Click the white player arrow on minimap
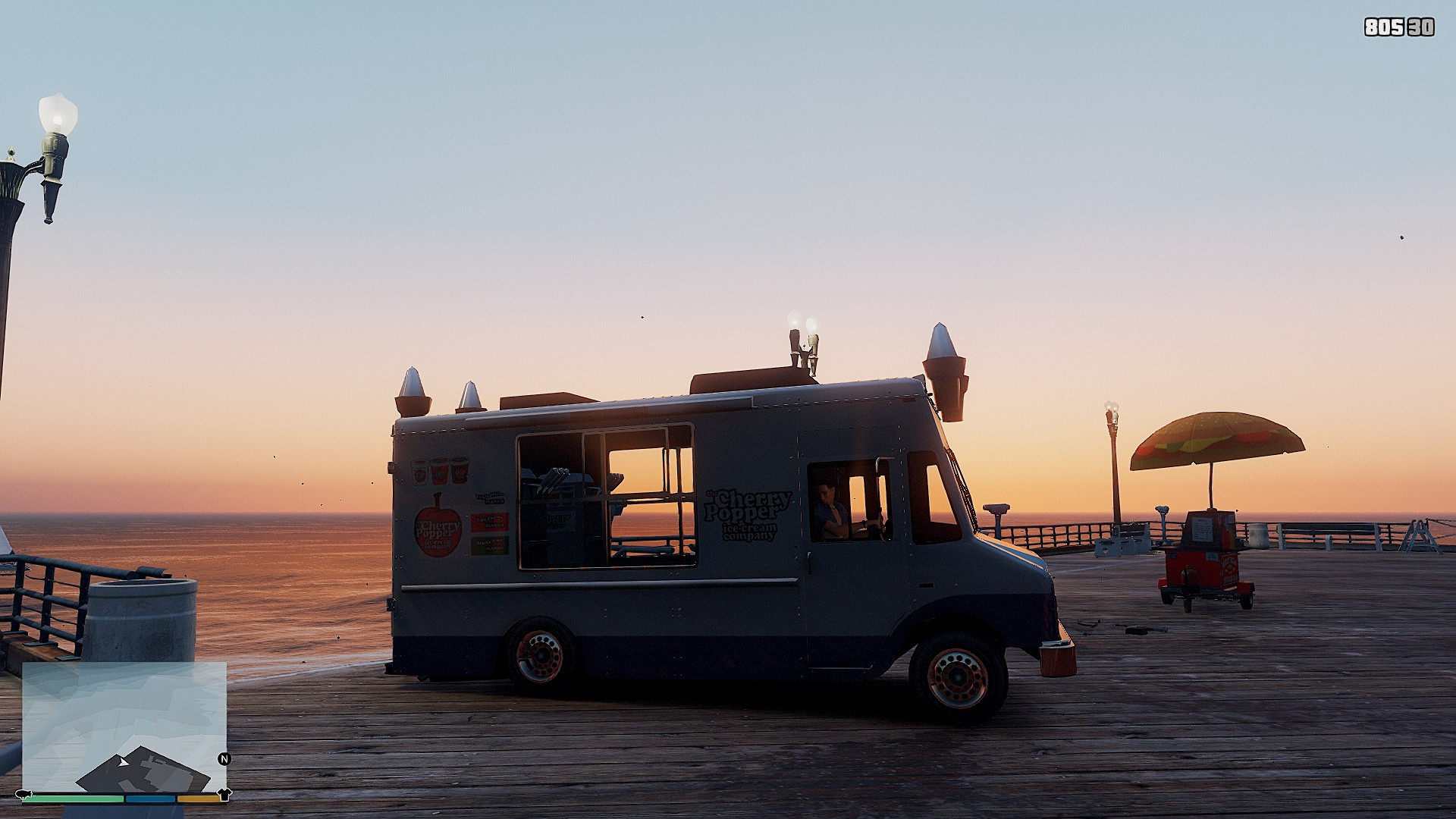This screenshot has height=819, width=1456. point(123,761)
